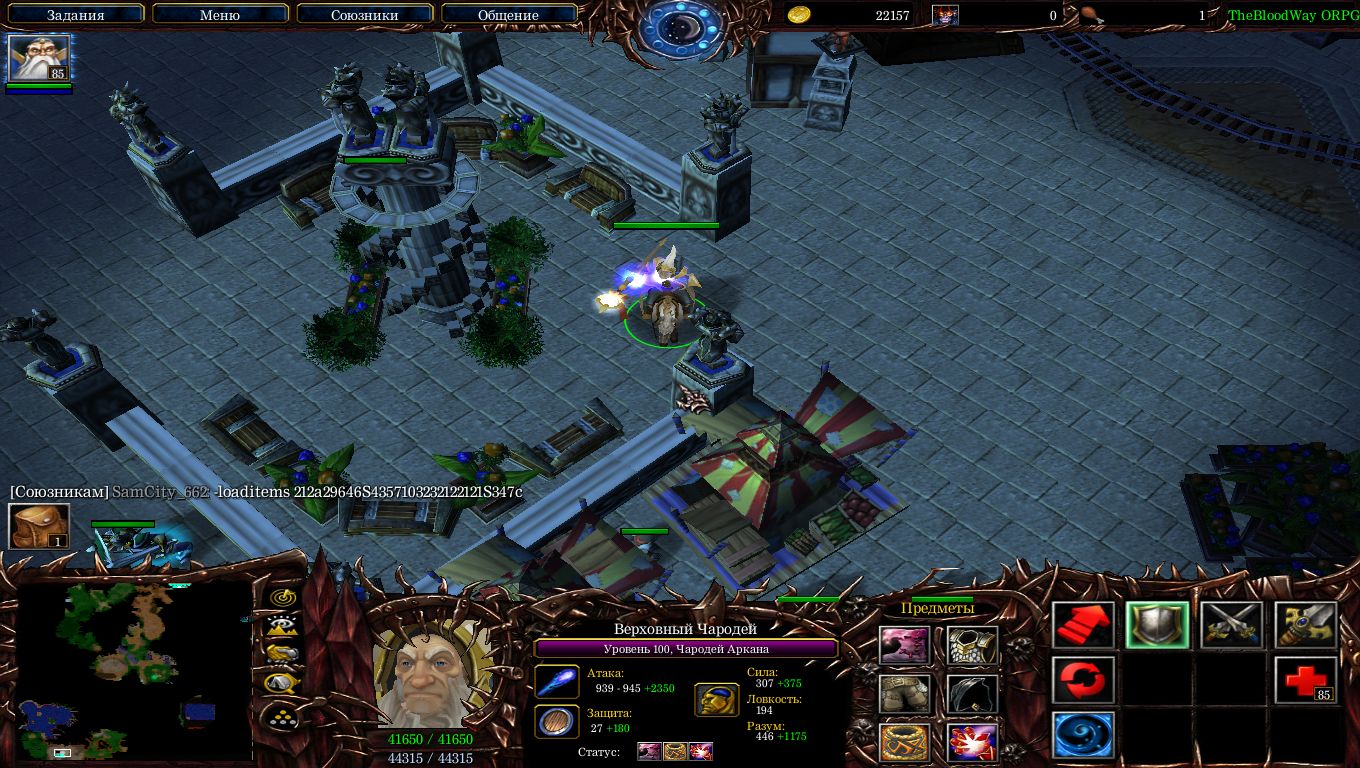Open the Задания quest log
1360x768 pixels.
click(x=75, y=15)
